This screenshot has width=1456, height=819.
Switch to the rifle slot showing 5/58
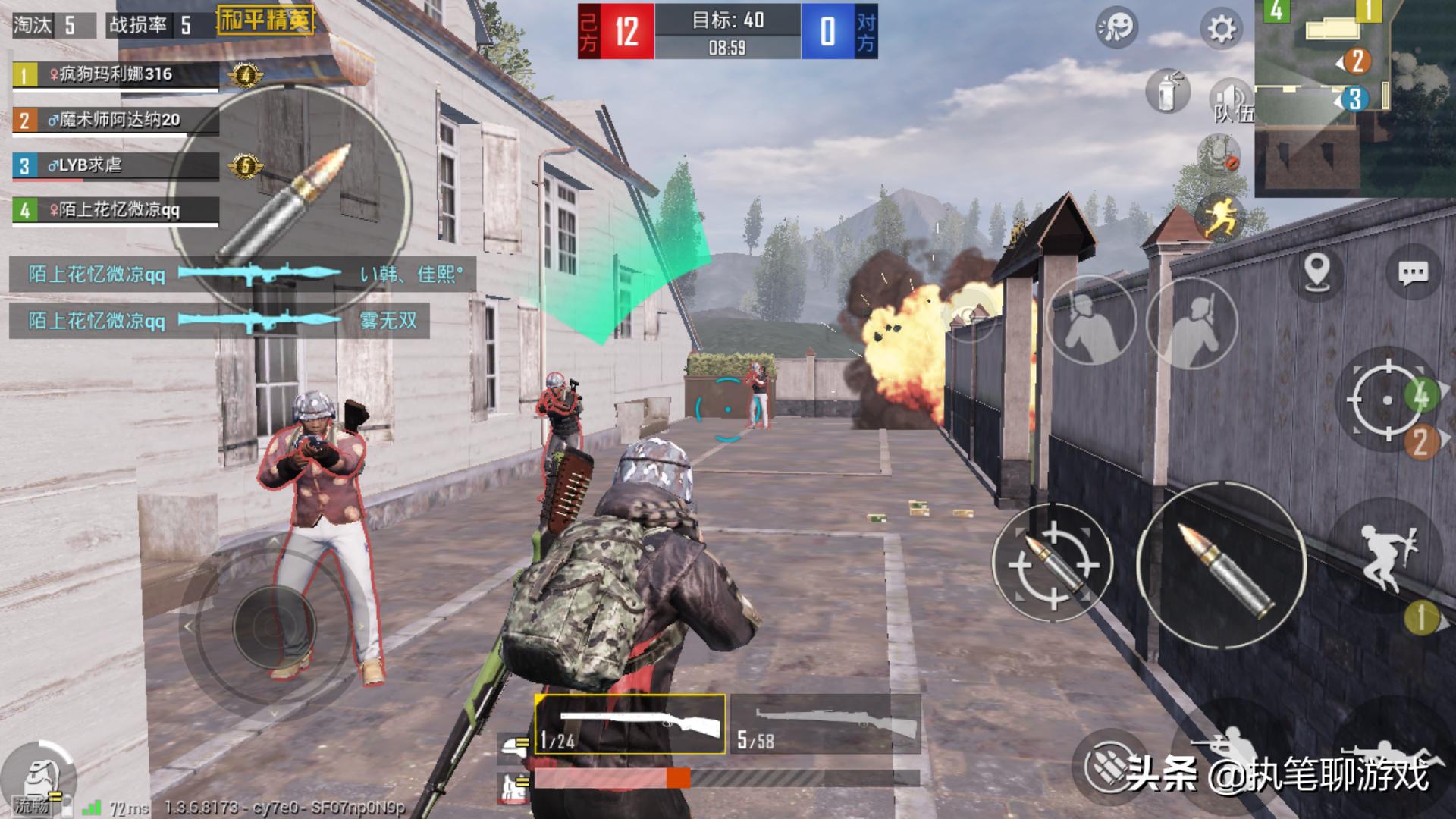[x=825, y=724]
